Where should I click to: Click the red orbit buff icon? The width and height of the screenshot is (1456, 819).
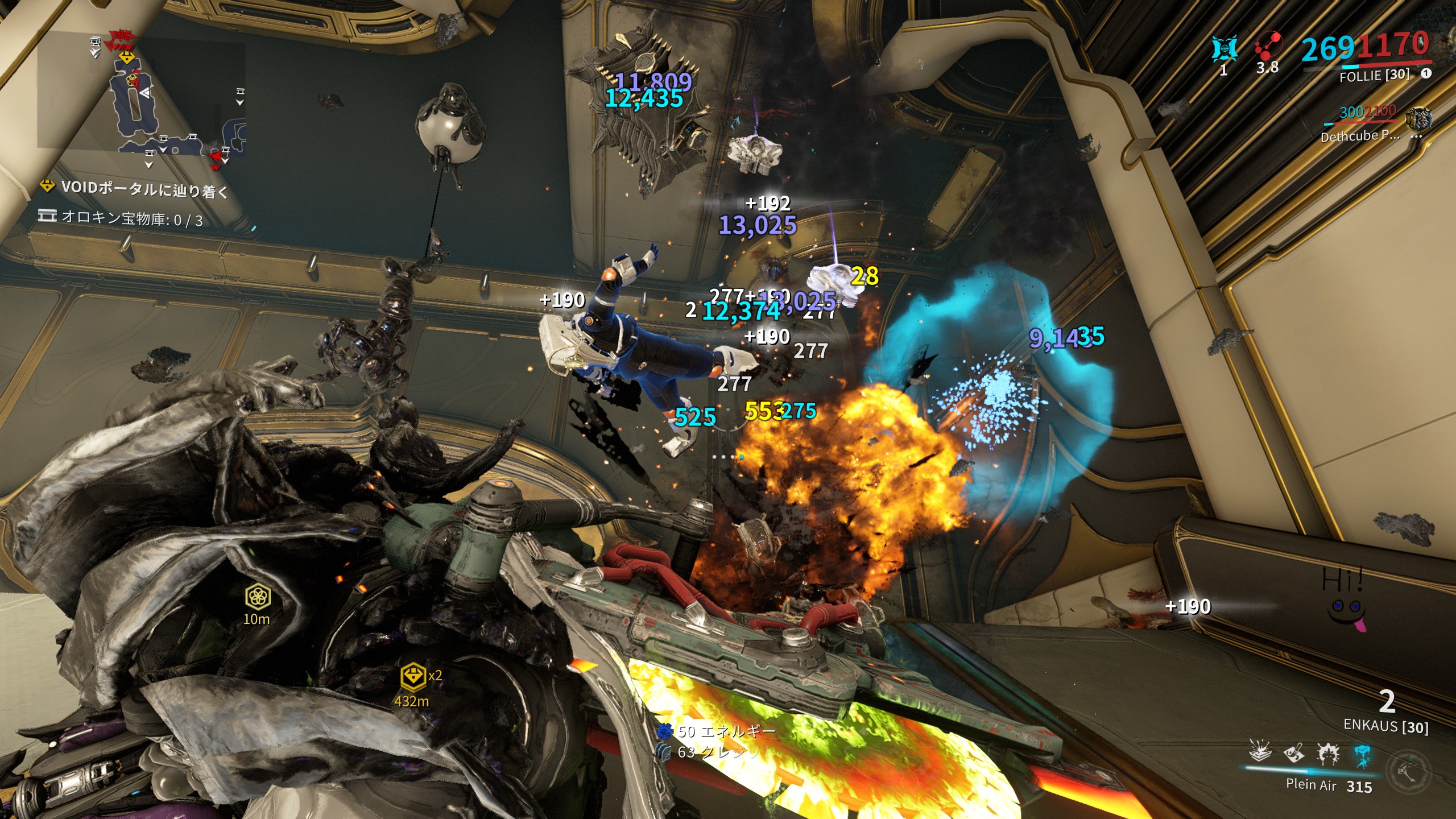tap(1268, 47)
